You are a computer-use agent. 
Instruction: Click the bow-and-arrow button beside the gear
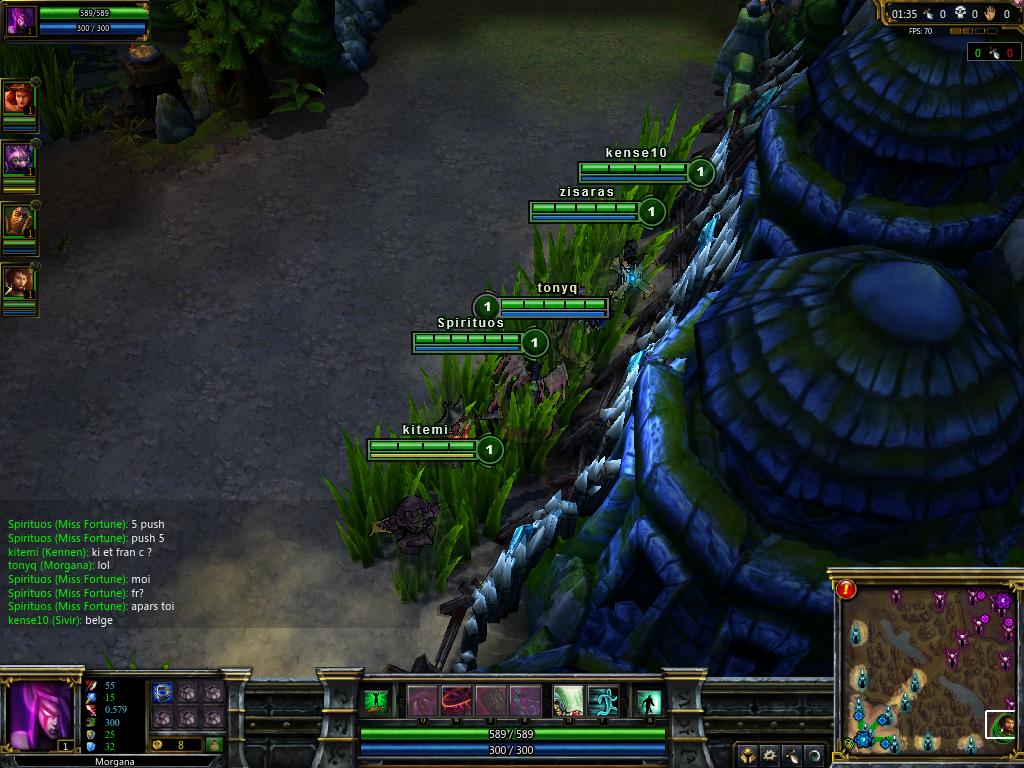coord(792,754)
